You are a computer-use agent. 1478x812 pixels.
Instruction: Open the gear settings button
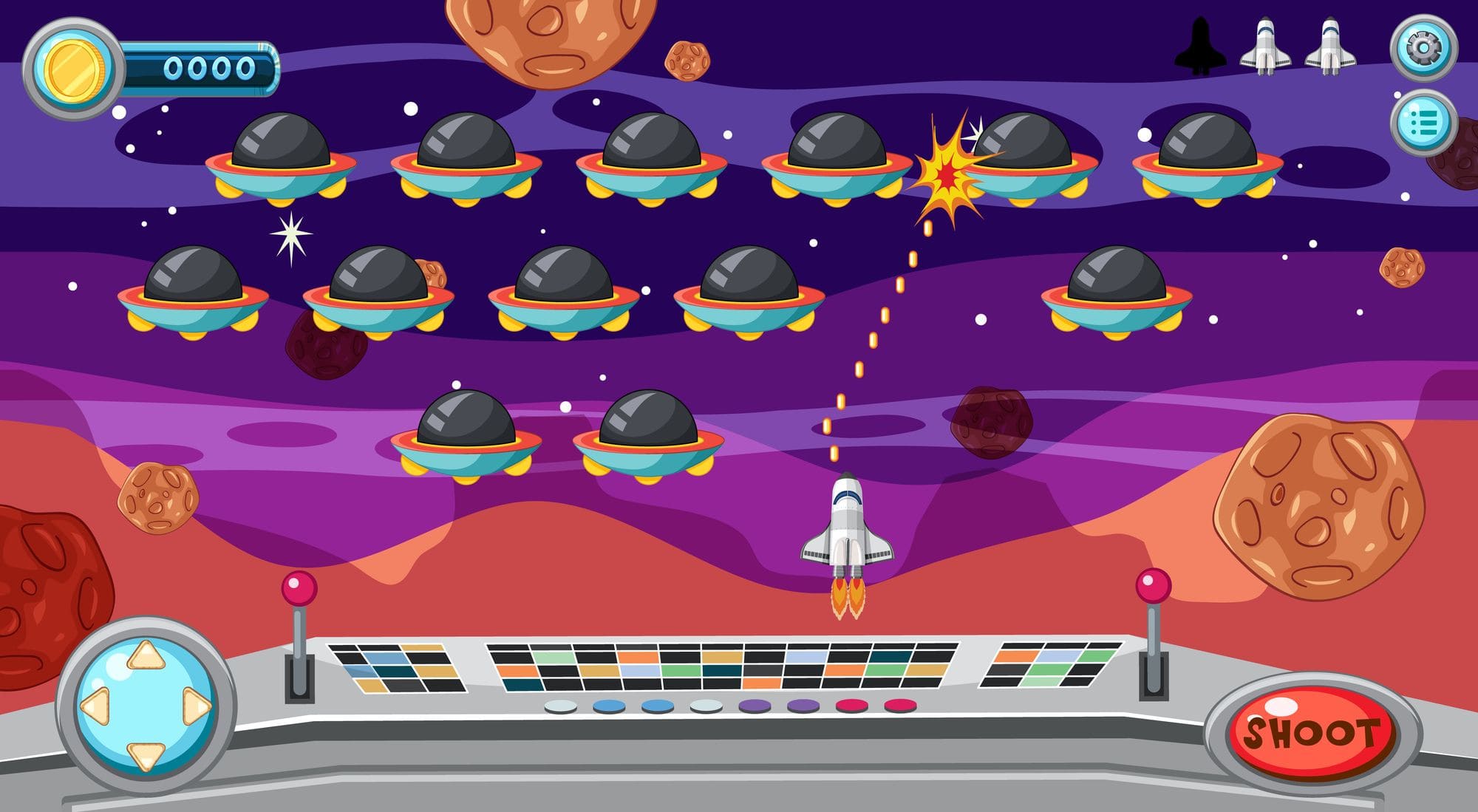(x=1423, y=49)
